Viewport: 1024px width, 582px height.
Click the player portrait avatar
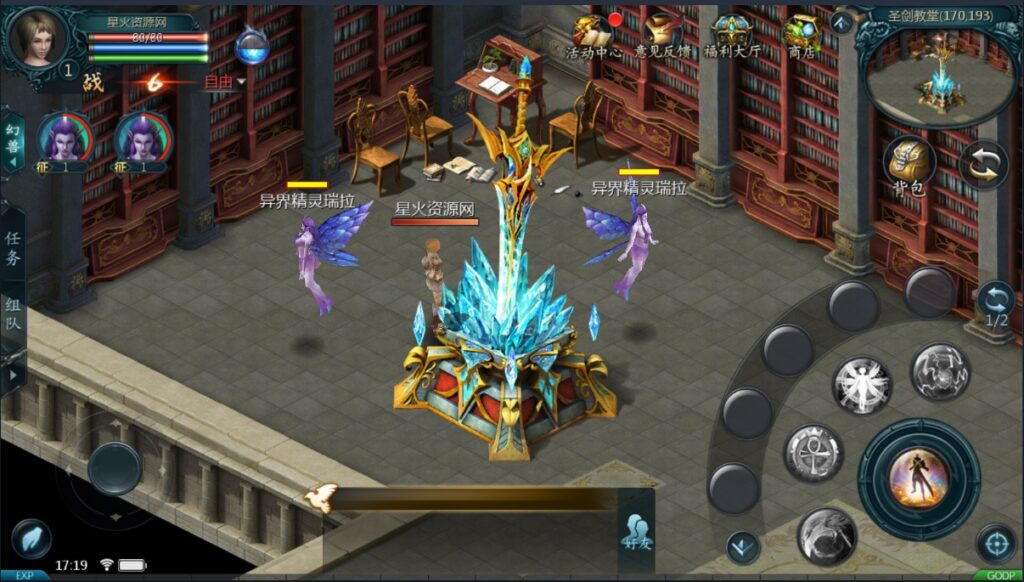(38, 36)
